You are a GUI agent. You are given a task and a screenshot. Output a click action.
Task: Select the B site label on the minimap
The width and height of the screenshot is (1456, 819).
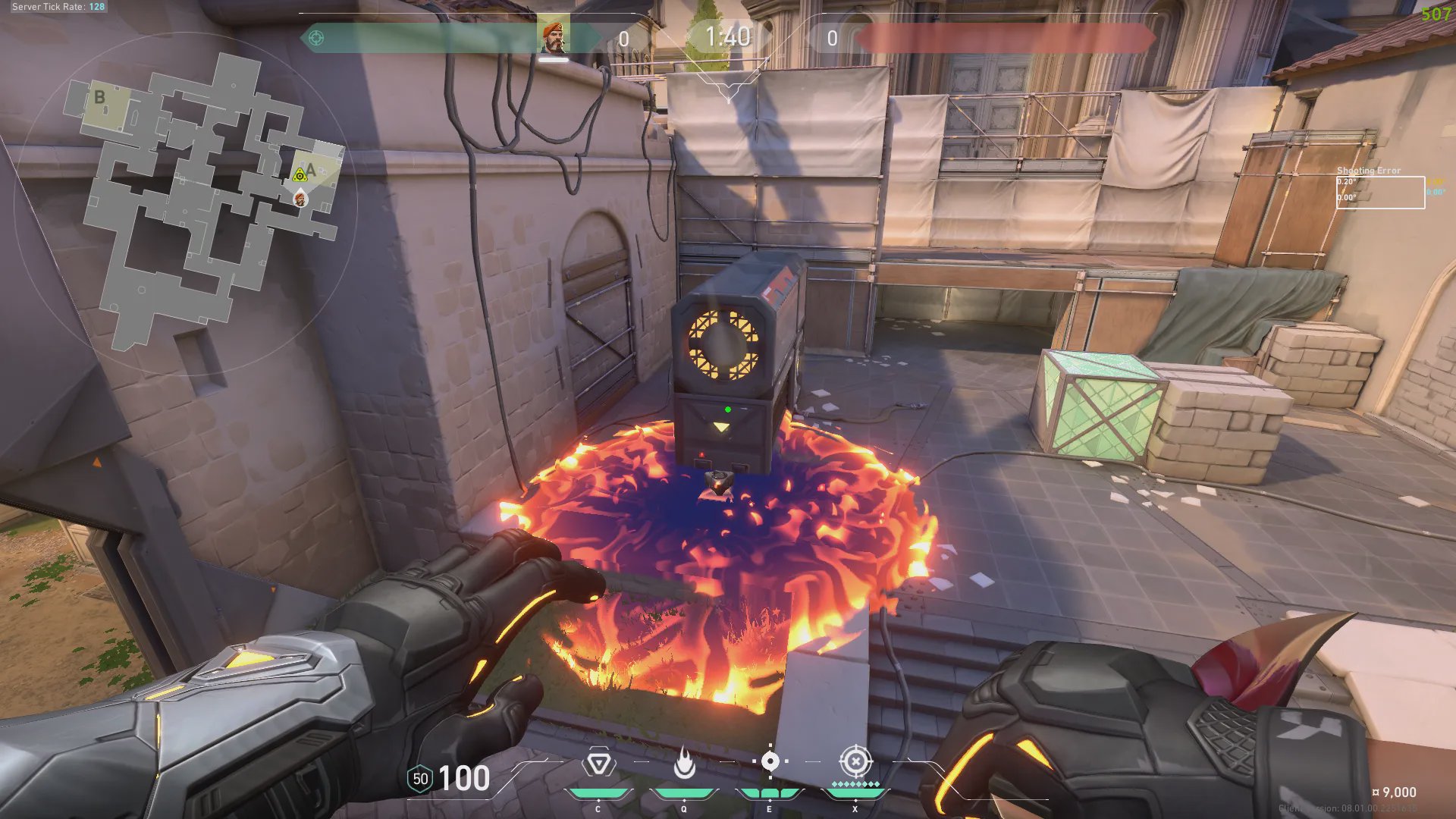pos(99,97)
